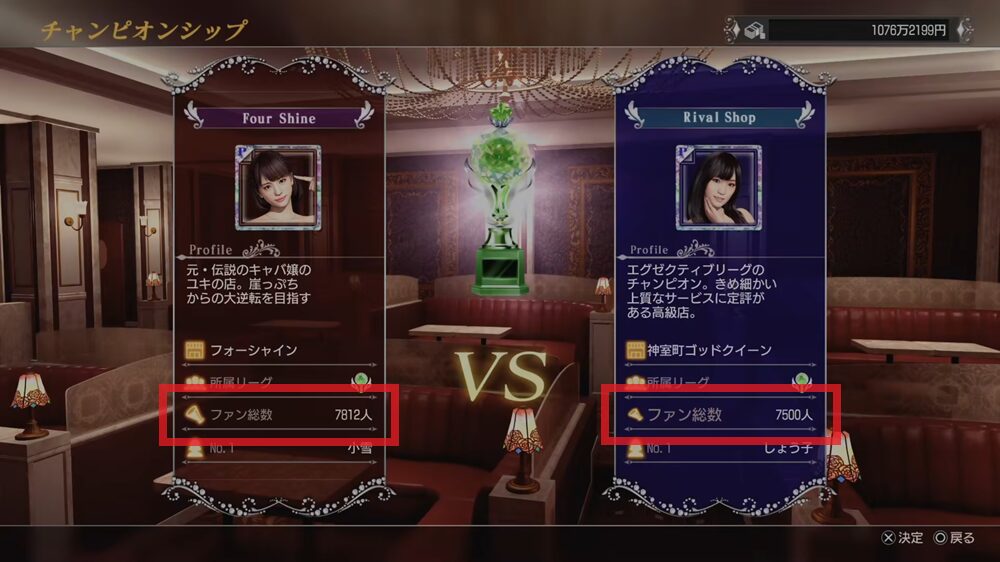The height and width of the screenshot is (562, 1000).
Task: Choose the Rival Shop title banner
Action: [719, 117]
